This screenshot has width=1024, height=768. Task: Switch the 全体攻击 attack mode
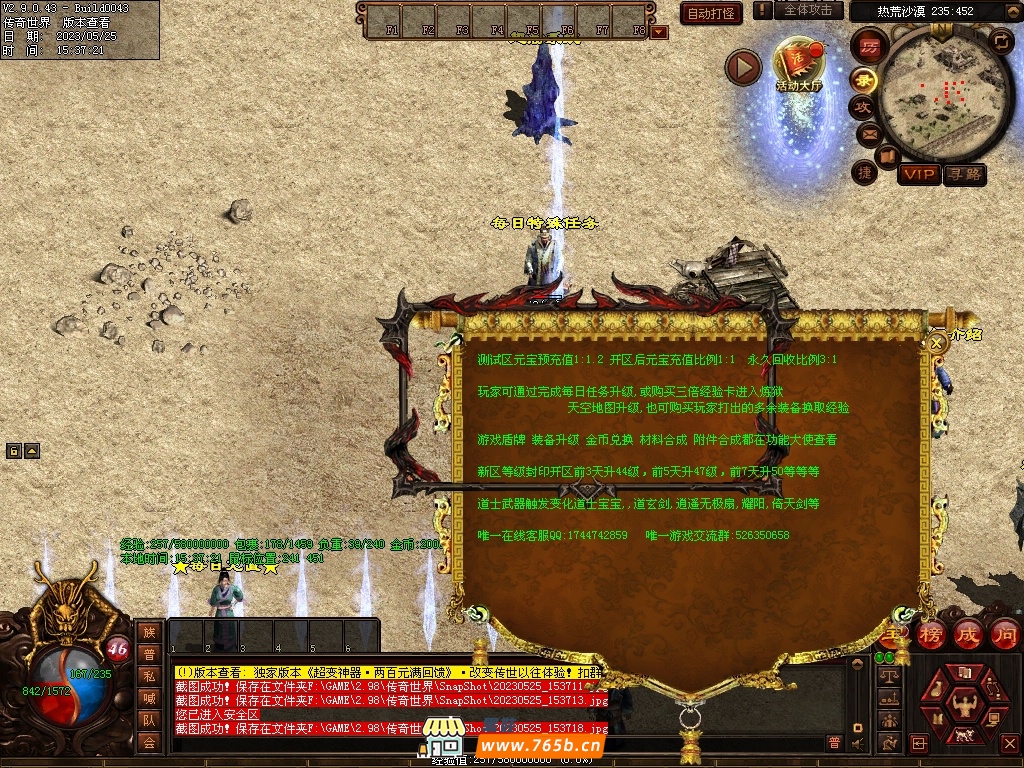pos(808,10)
